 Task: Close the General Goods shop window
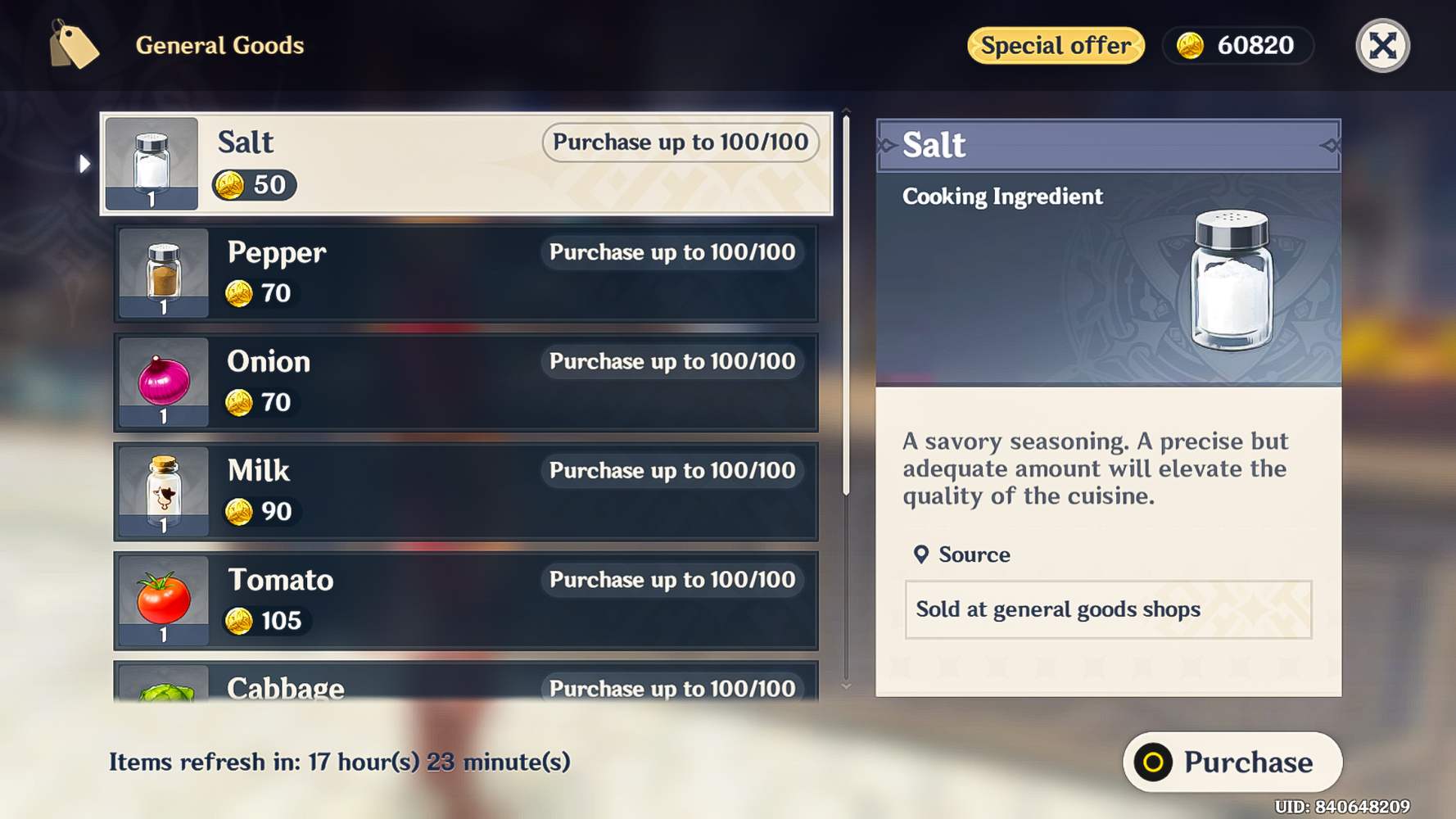pos(1381,46)
